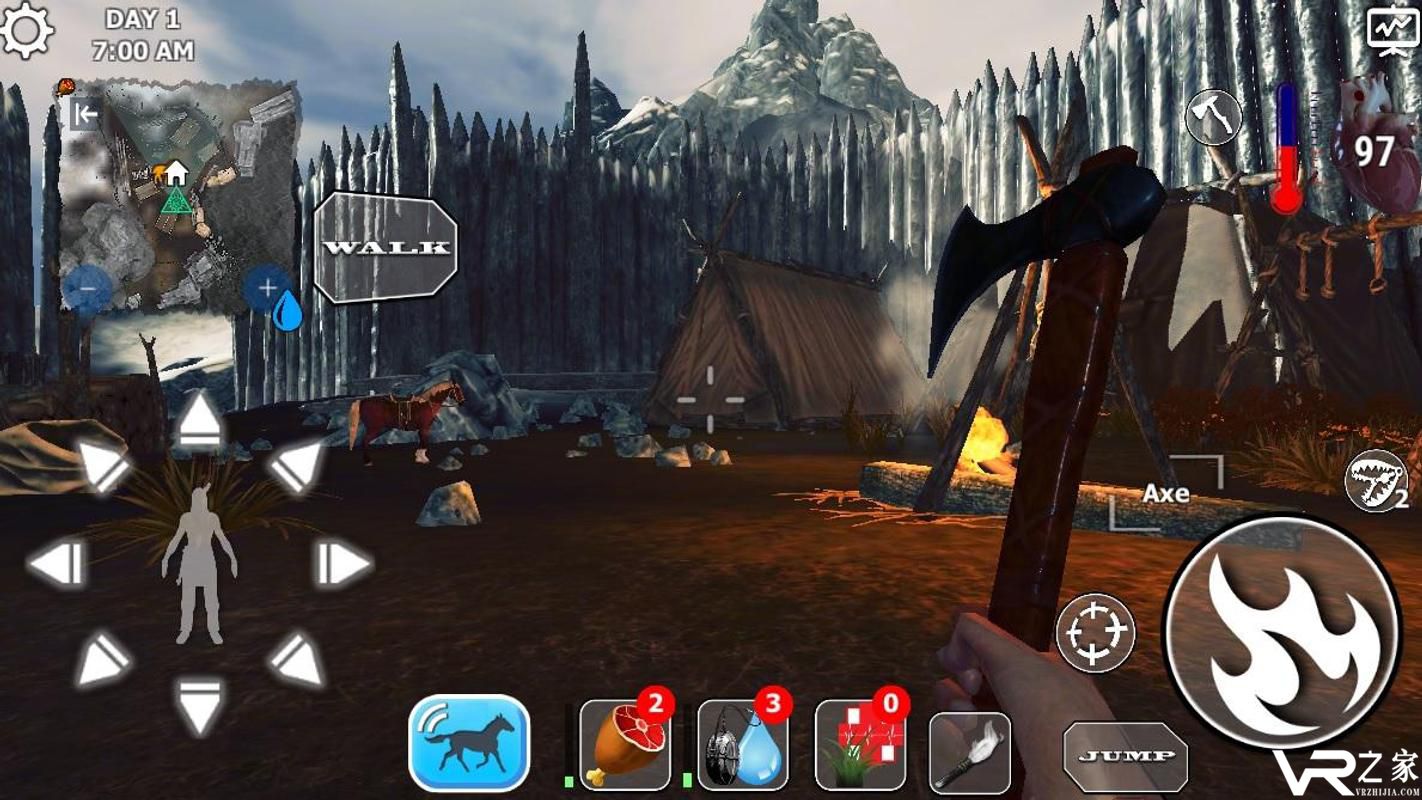Select the bear trap item icon
This screenshot has width=1422, height=800.
[x=1377, y=481]
